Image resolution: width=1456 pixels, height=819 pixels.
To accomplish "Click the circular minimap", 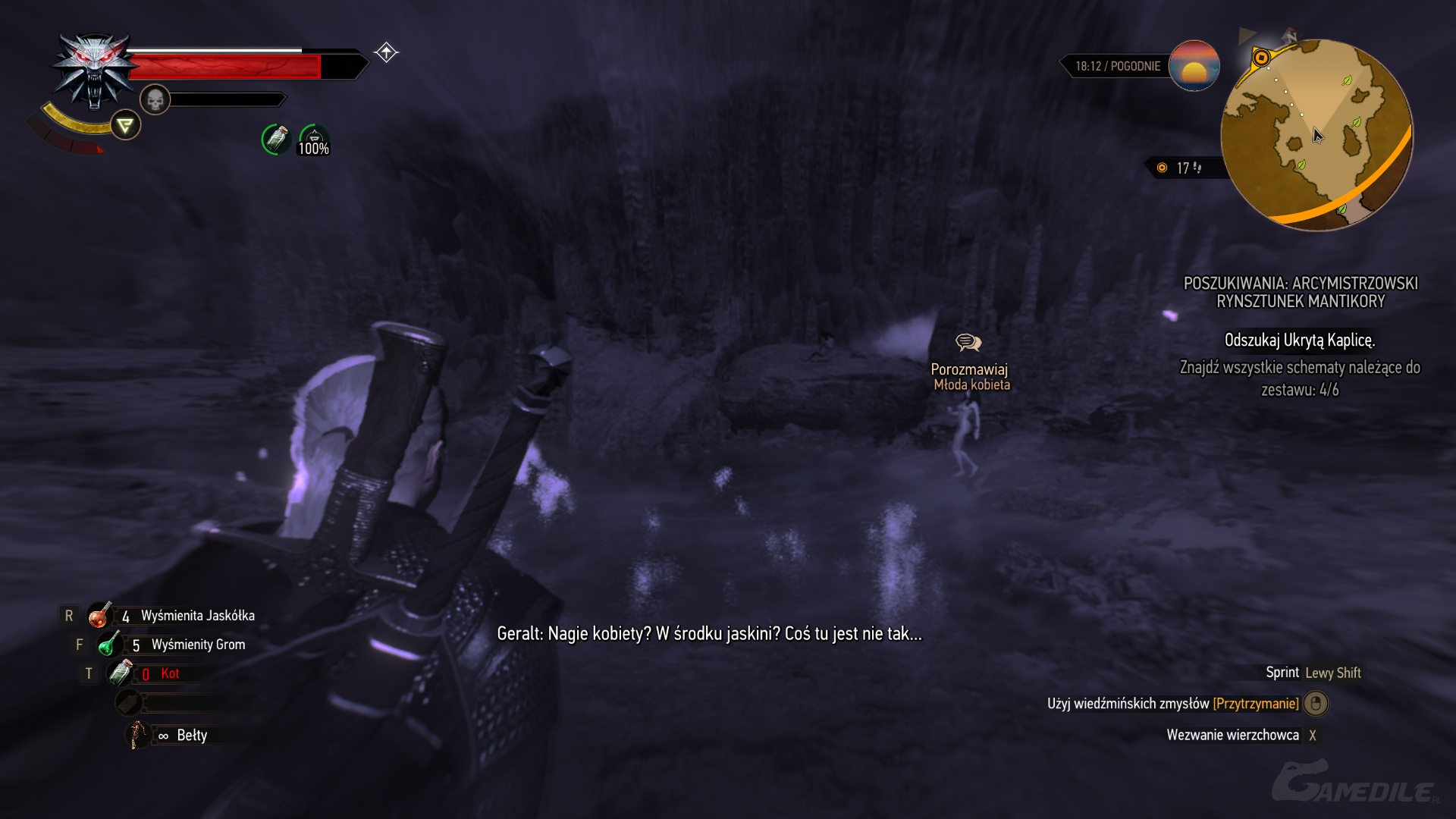I will click(x=1316, y=134).
